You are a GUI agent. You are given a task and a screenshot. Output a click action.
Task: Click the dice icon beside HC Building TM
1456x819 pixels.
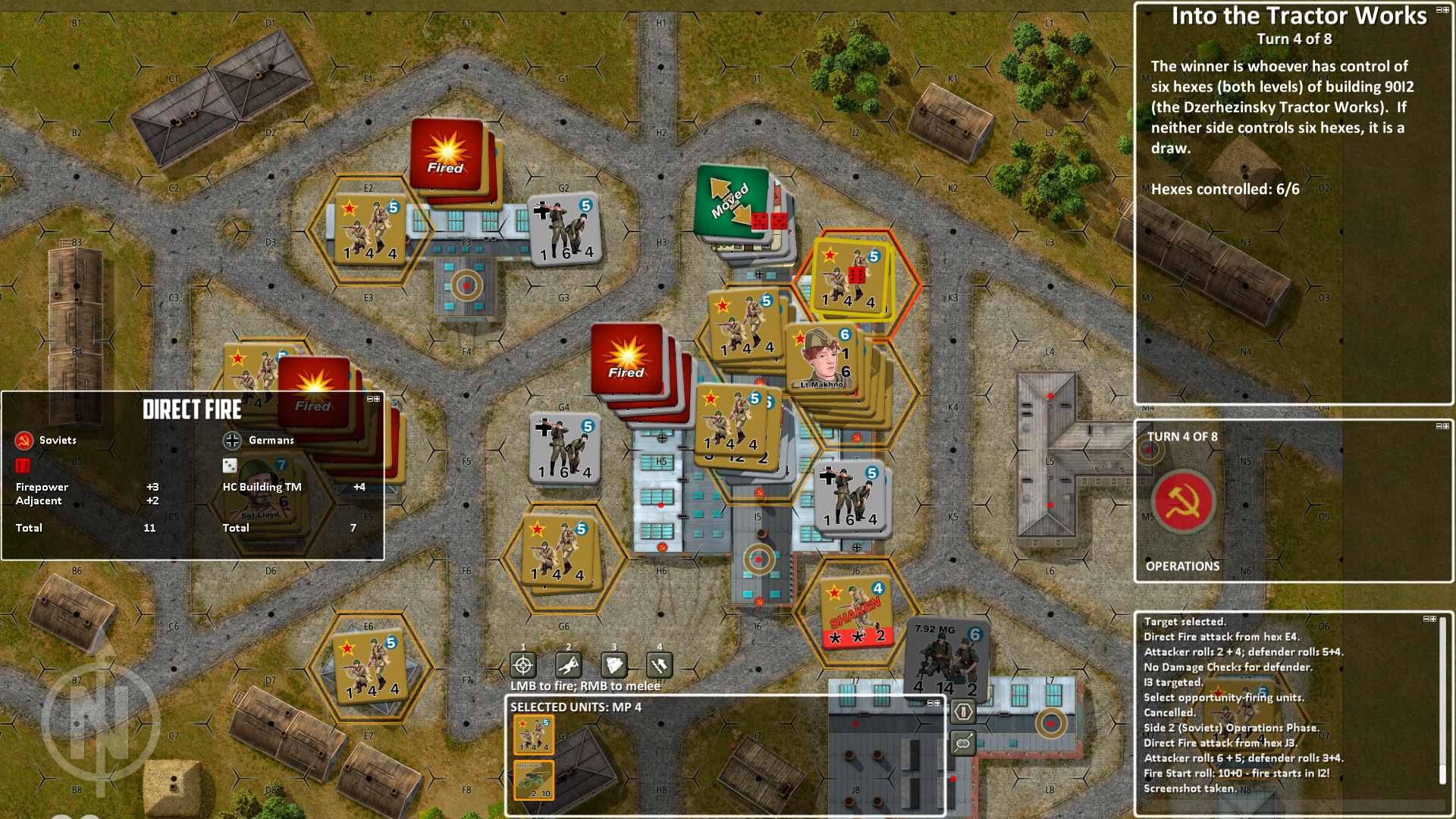point(228,465)
